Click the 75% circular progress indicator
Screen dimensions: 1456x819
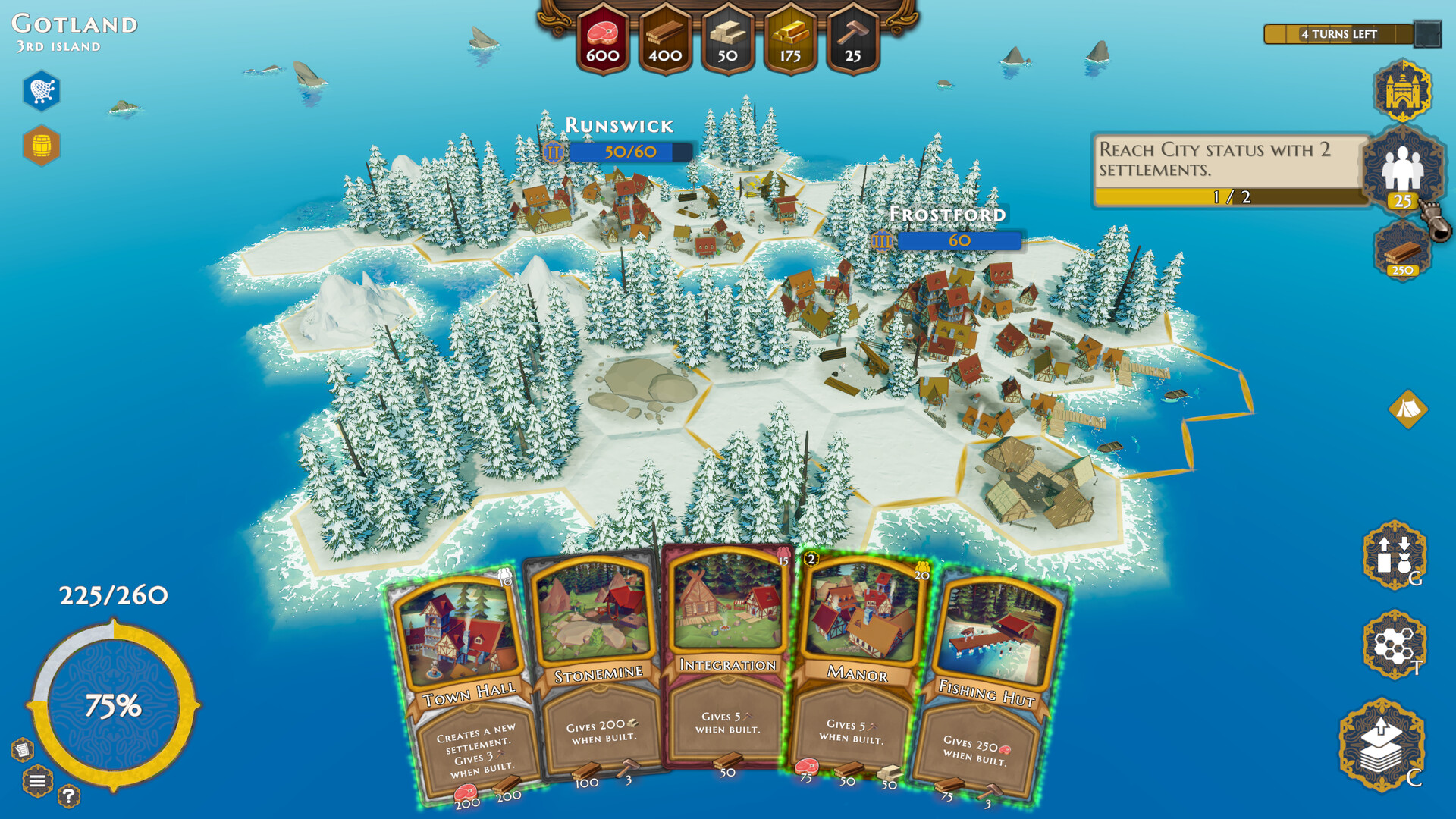114,705
